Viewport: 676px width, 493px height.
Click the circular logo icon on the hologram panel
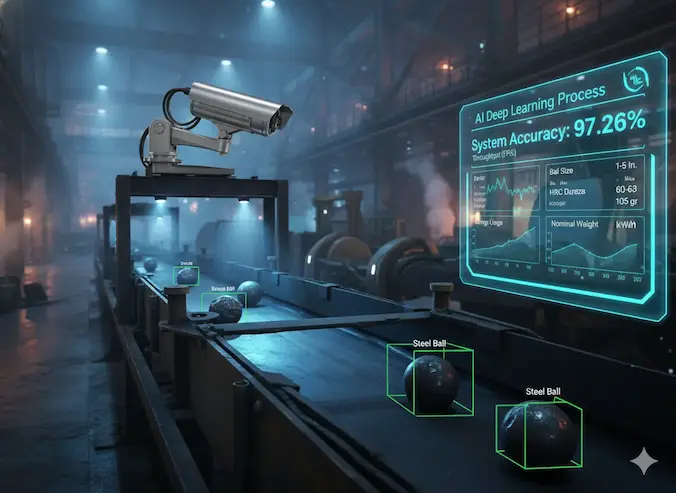(x=632, y=82)
